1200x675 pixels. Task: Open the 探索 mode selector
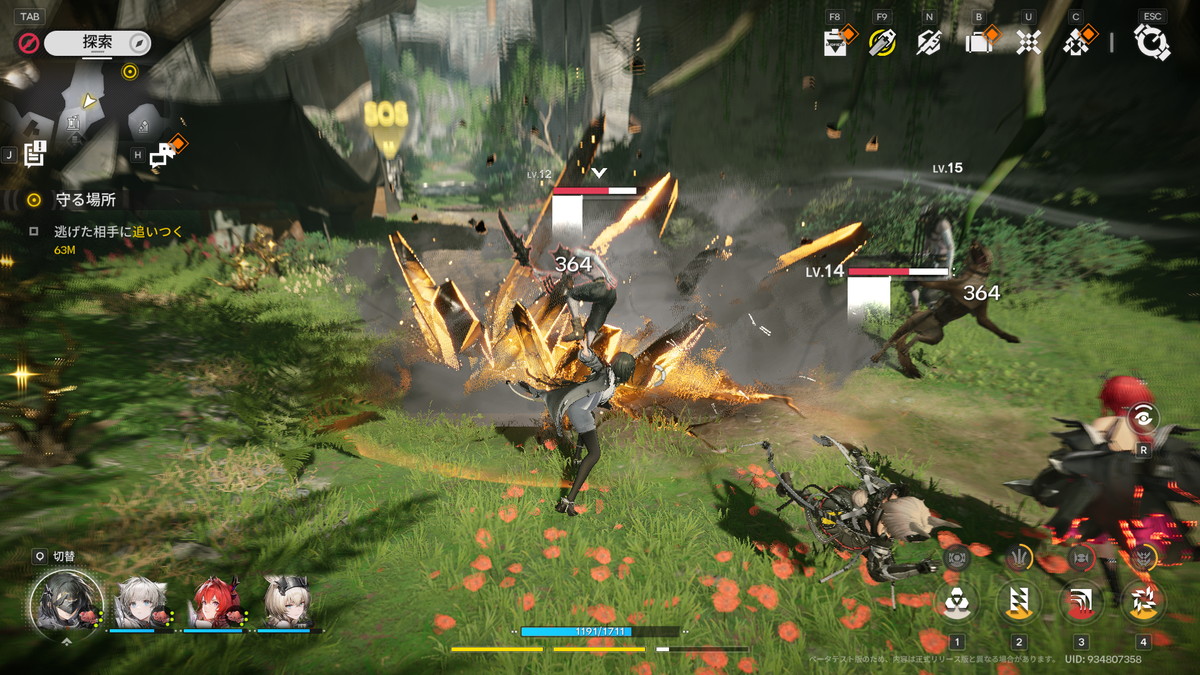(97, 43)
